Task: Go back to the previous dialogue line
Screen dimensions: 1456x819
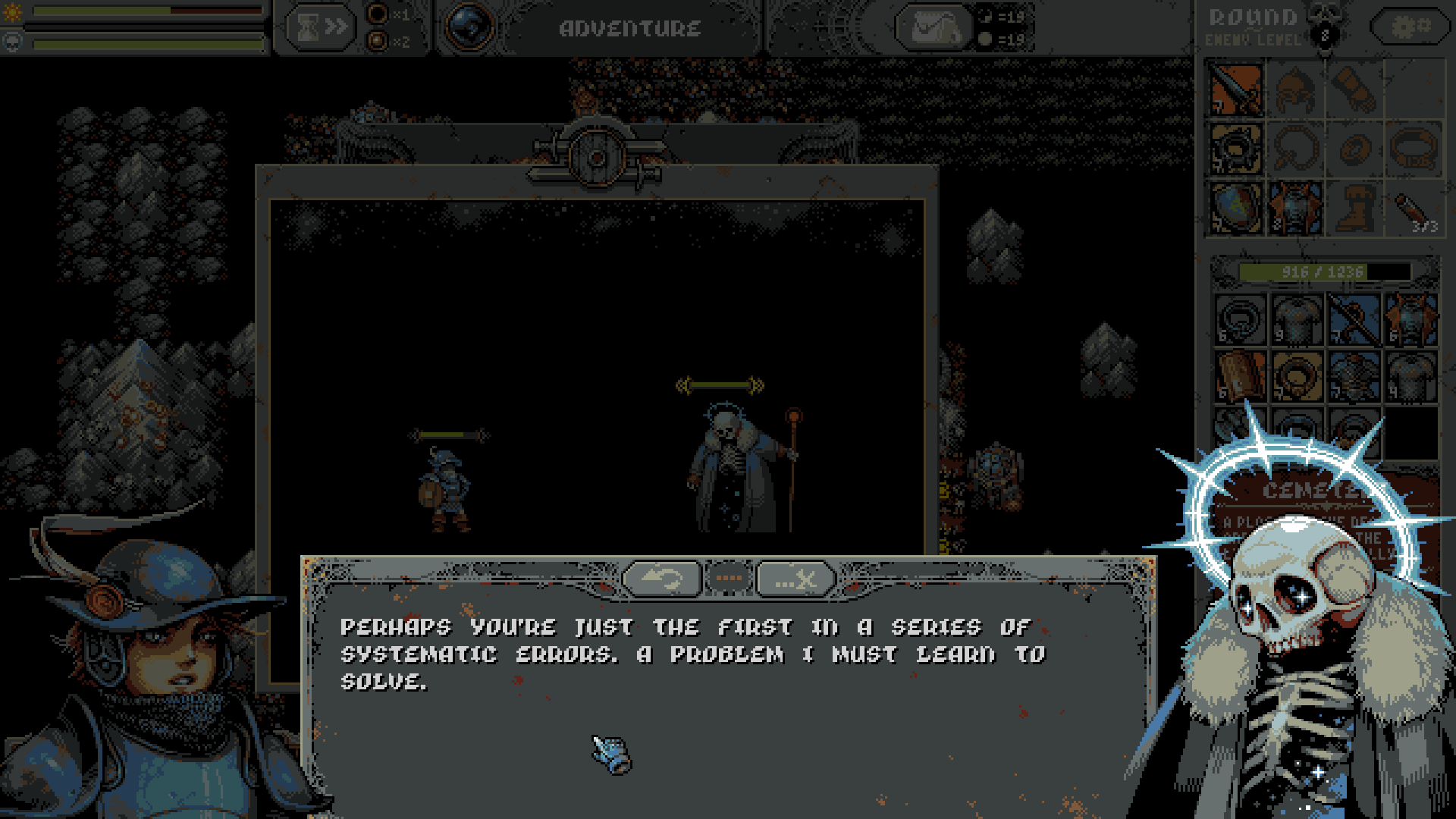Action: tap(661, 580)
